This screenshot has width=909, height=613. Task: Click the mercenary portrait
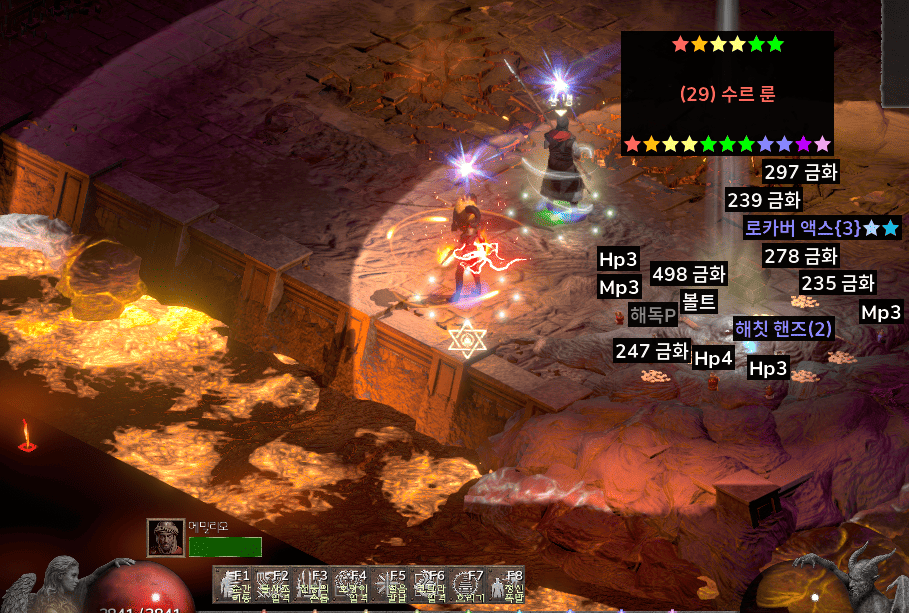(x=166, y=538)
